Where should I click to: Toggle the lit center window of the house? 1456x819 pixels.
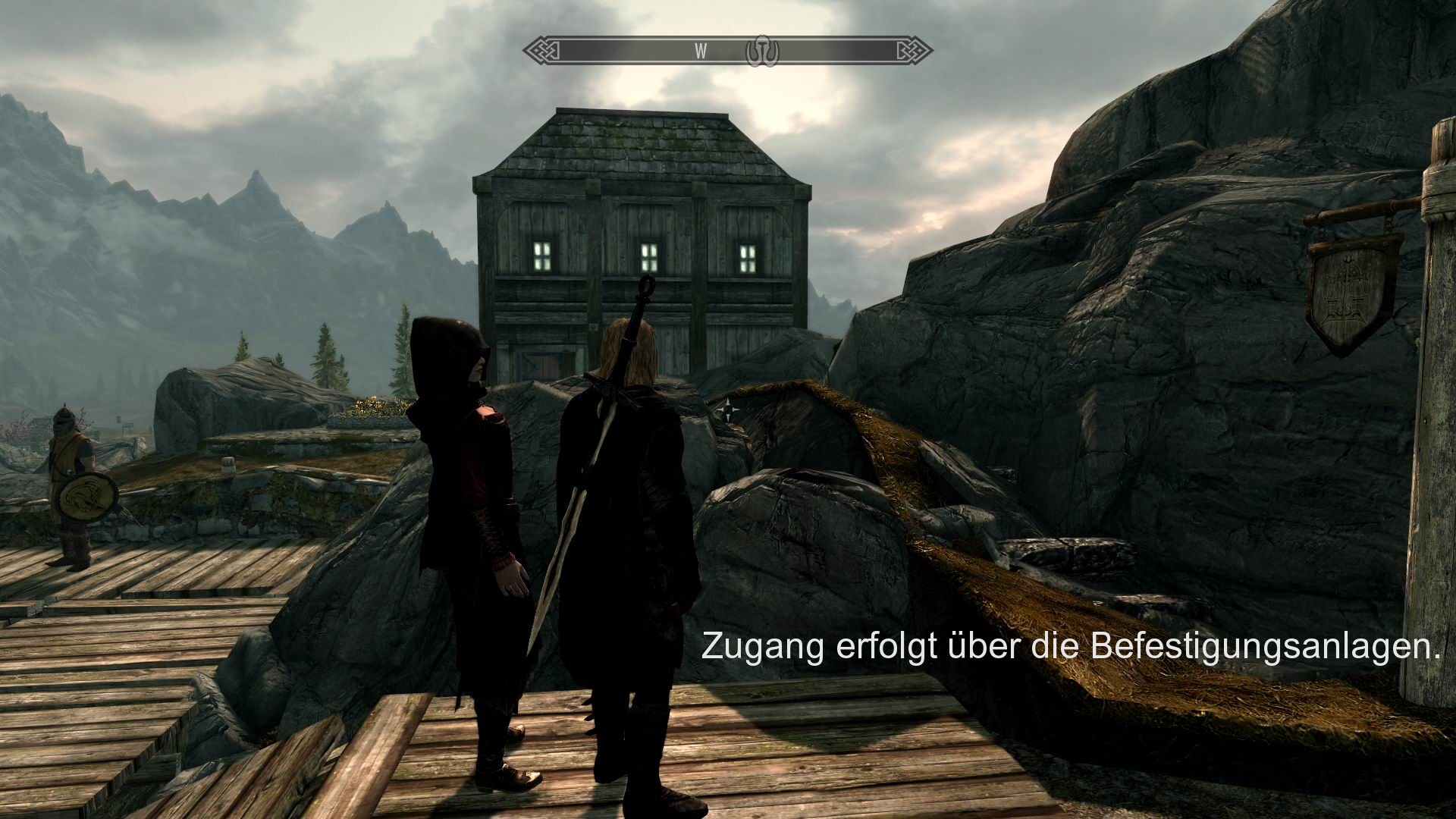coord(649,256)
